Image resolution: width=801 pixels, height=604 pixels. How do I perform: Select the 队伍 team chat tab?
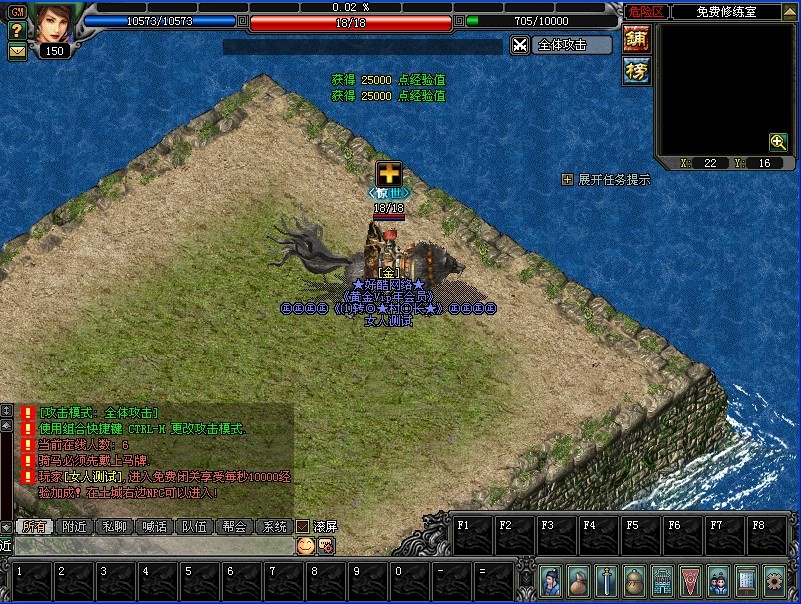pos(194,527)
